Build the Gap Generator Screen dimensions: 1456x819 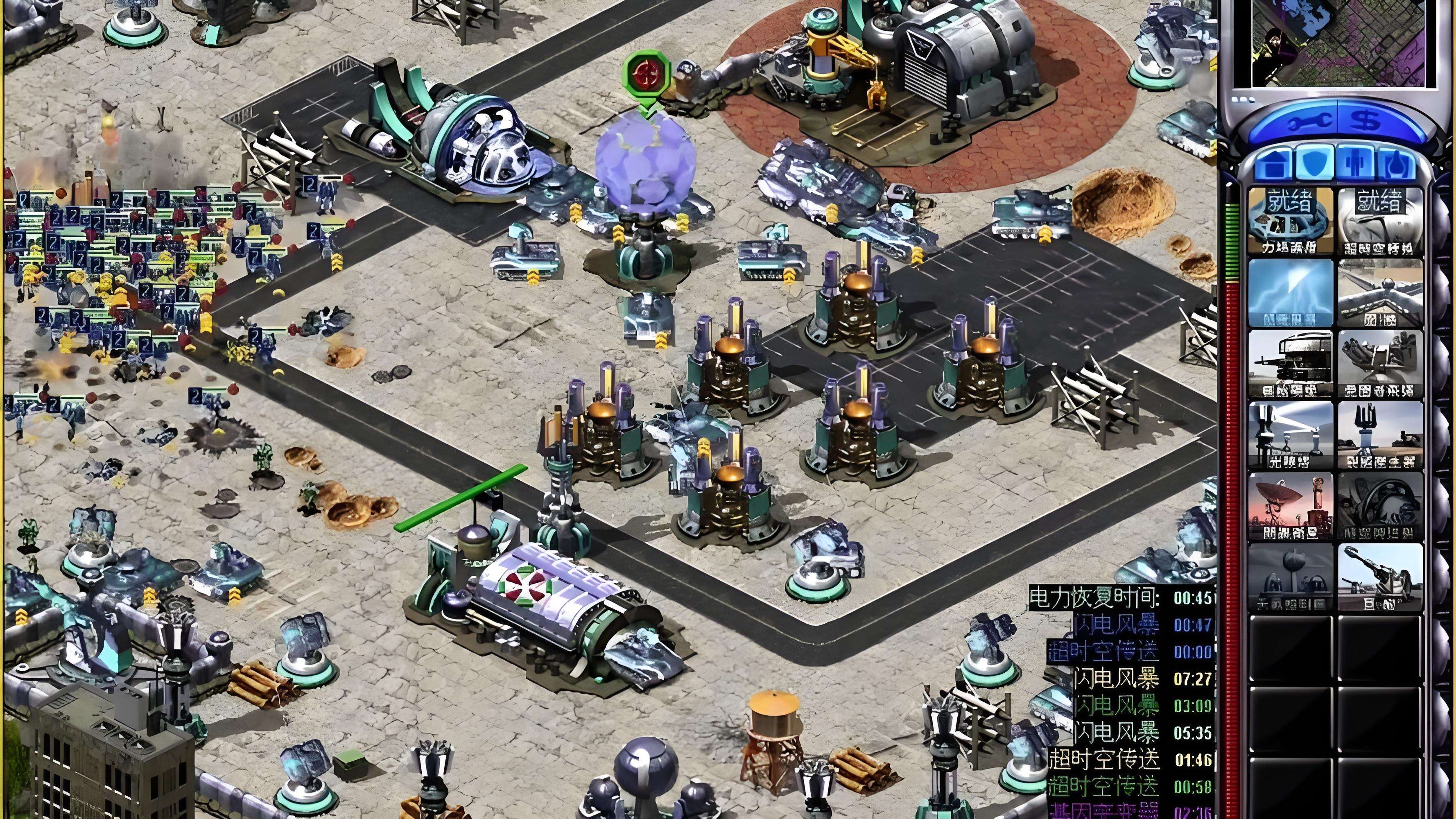pos(1380,435)
